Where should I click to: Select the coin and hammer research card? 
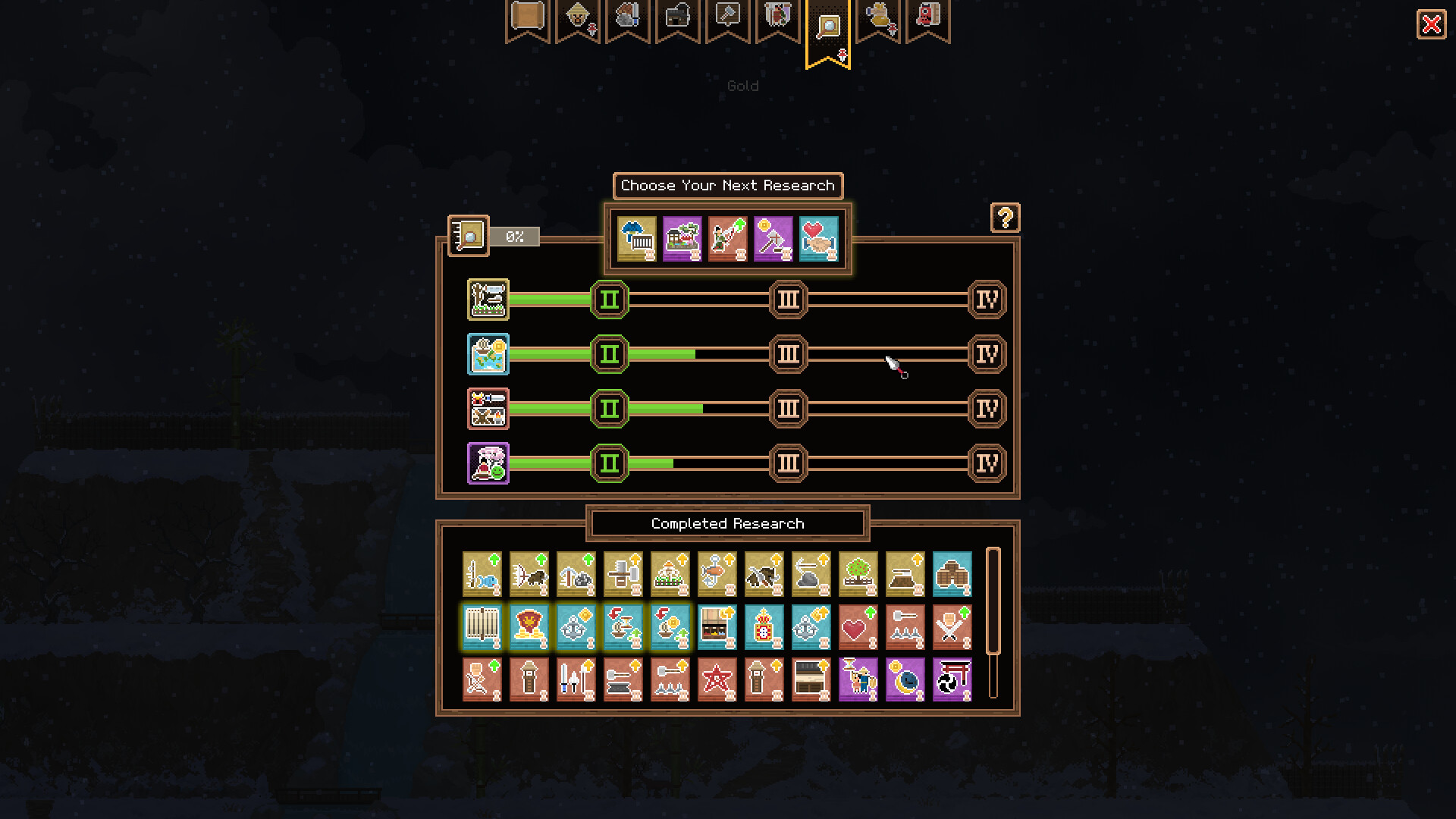(x=773, y=239)
